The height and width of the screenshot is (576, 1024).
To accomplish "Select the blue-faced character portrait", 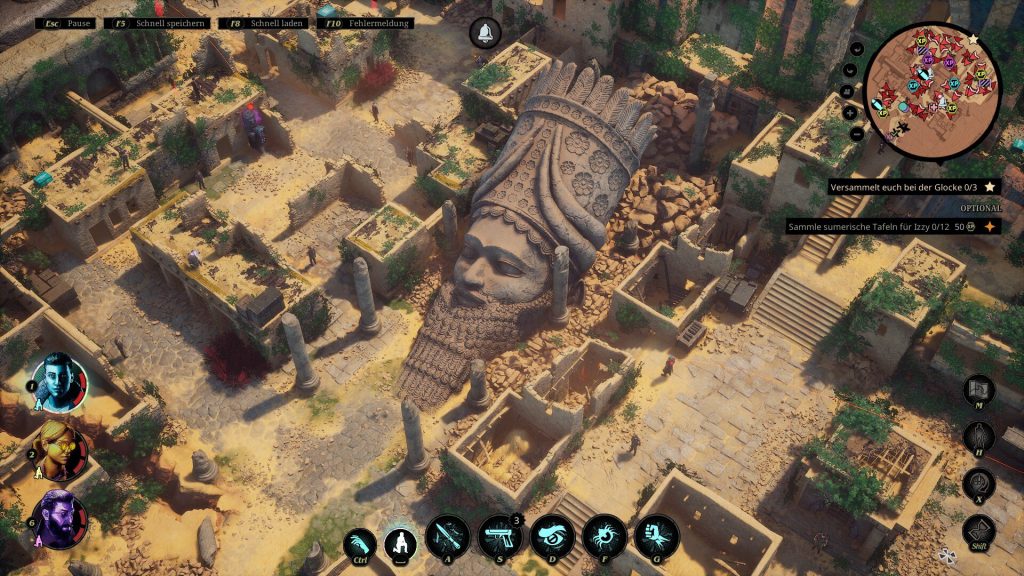I will [x=60, y=381].
